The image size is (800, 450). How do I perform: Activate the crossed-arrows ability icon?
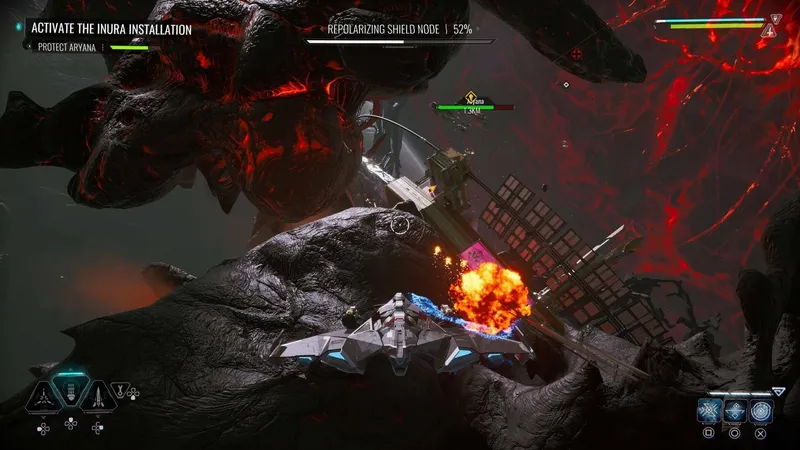(709, 411)
